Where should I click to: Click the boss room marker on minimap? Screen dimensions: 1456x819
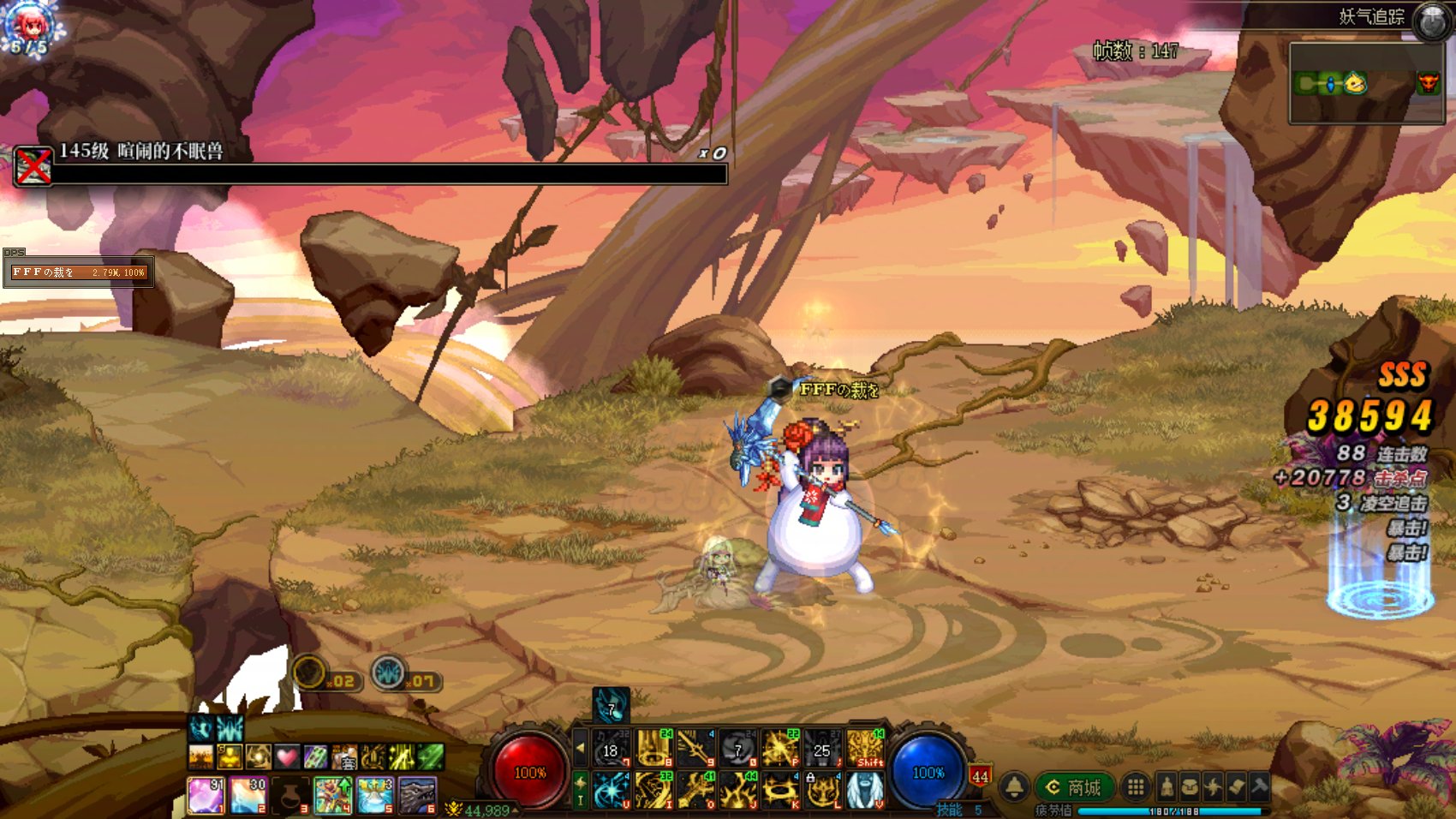1428,83
